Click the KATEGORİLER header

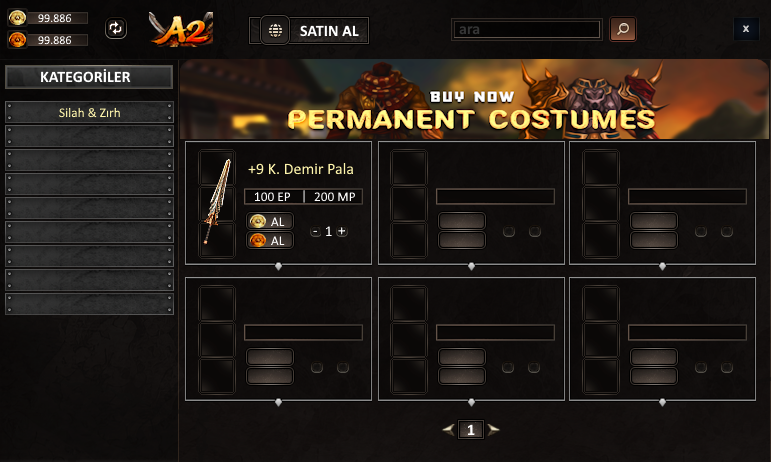[x=90, y=77]
